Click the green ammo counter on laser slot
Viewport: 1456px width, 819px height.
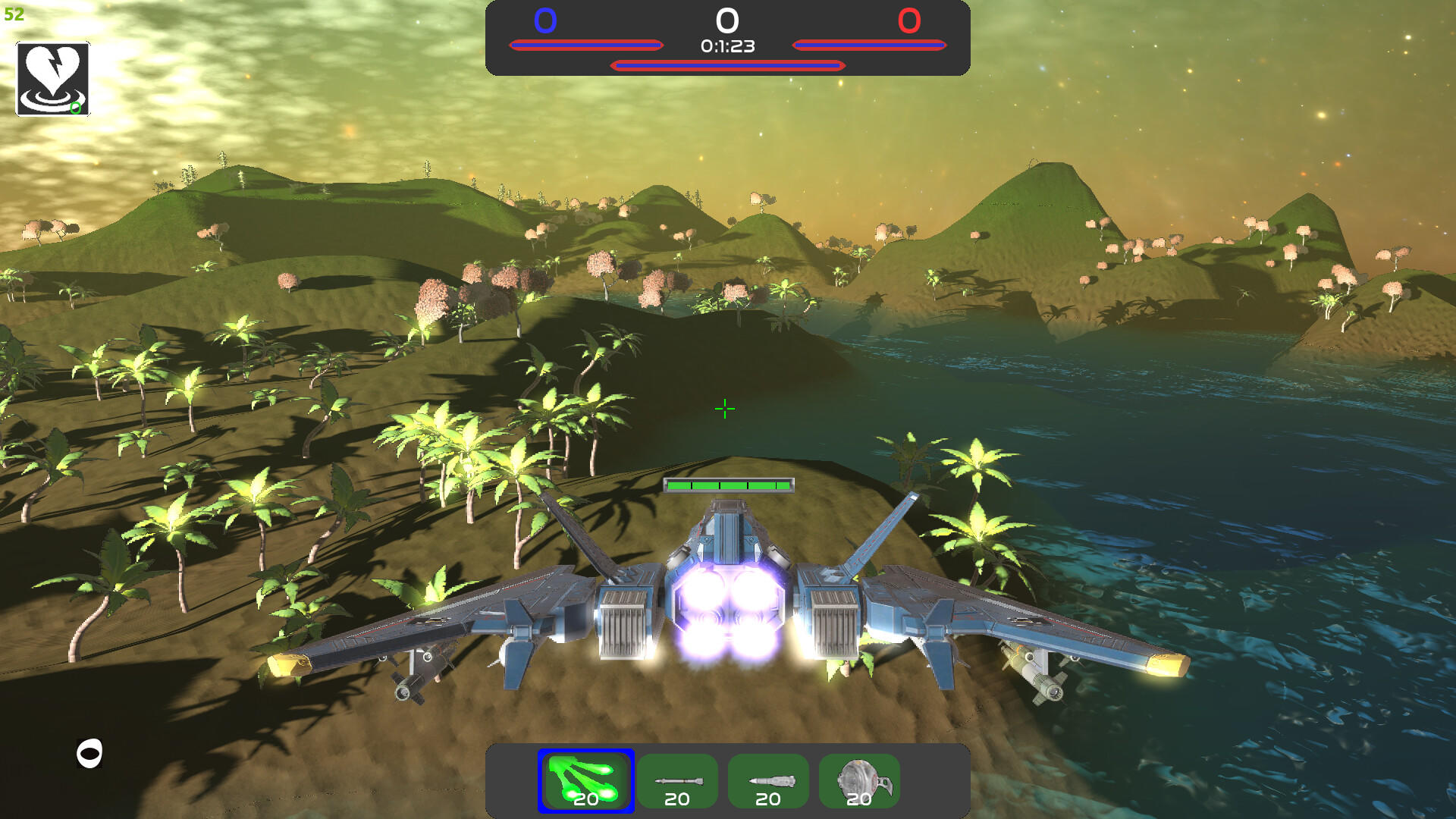585,799
